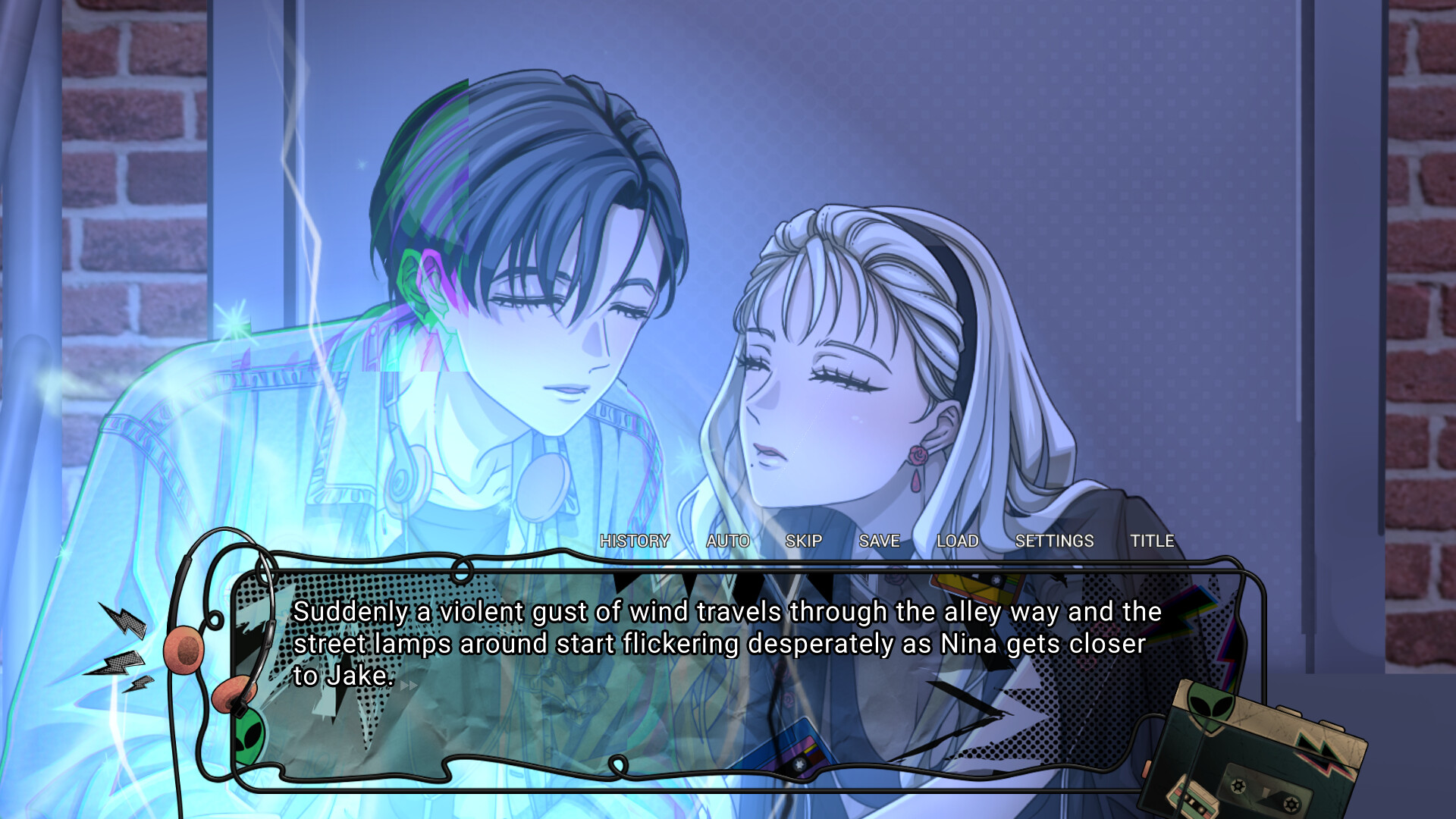The height and width of the screenshot is (819, 1456).
Task: Click SAVE to store your progress
Action: click(x=879, y=541)
